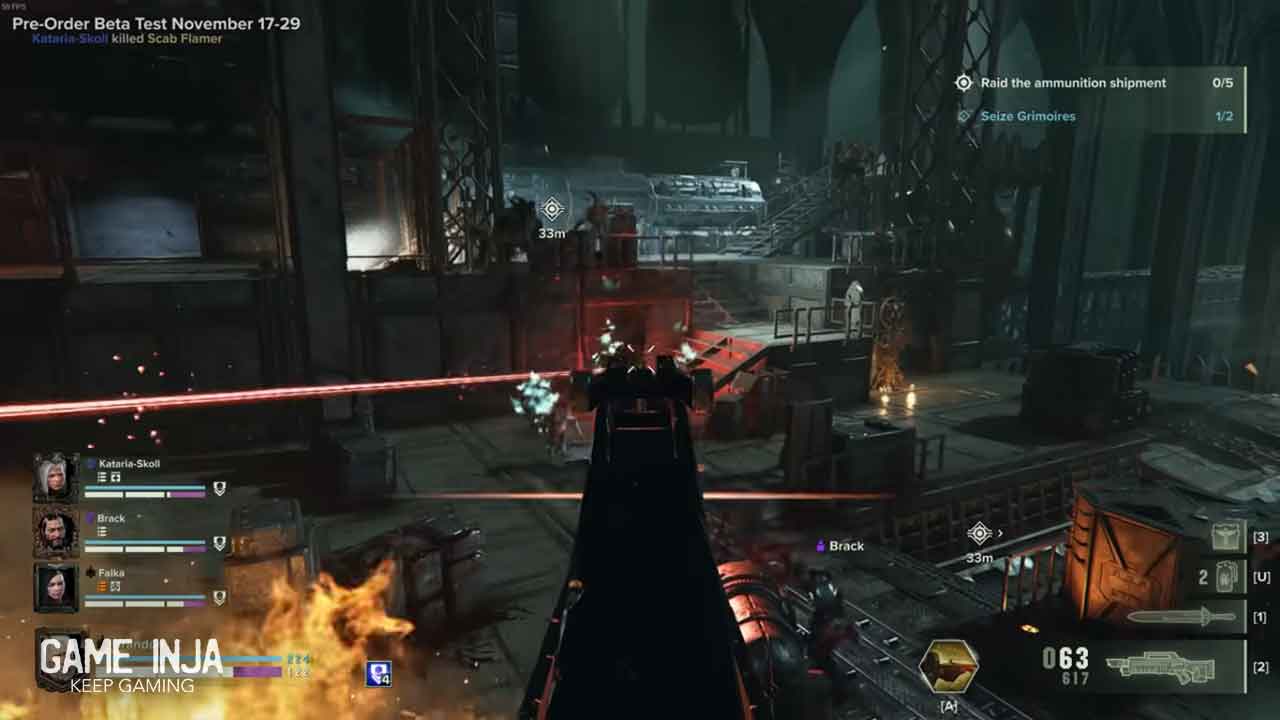
Task: Select the ammo crate item slot
Action: [1229, 537]
